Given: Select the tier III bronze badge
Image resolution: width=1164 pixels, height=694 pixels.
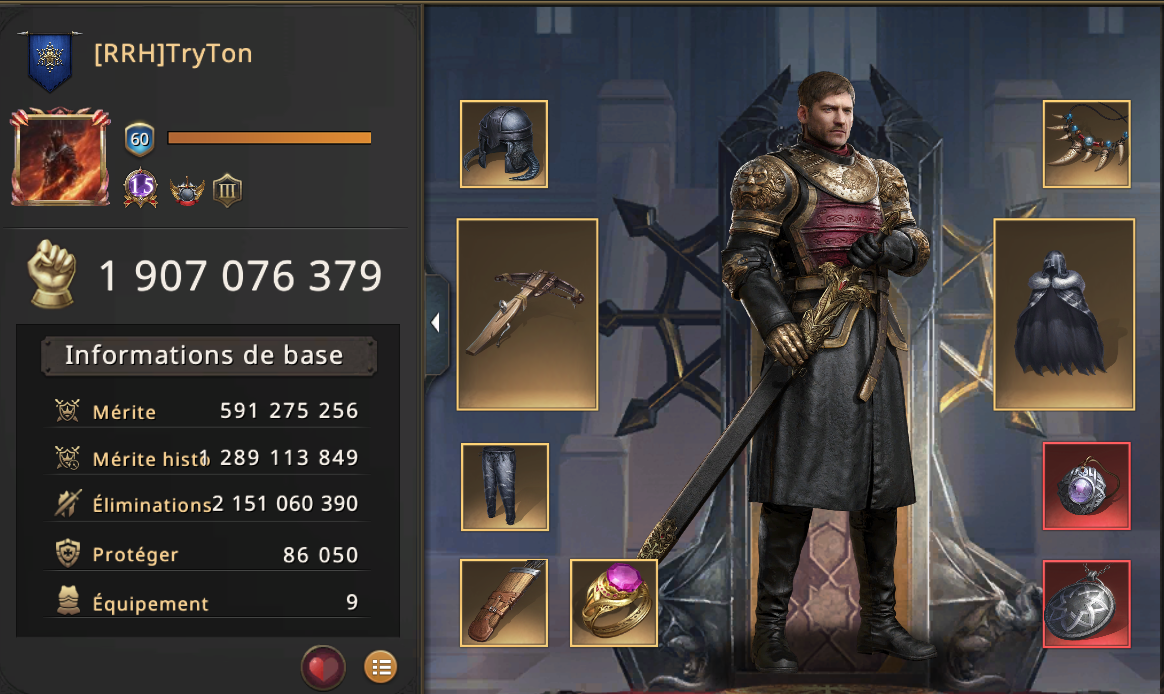Looking at the screenshot, I should 227,189.
